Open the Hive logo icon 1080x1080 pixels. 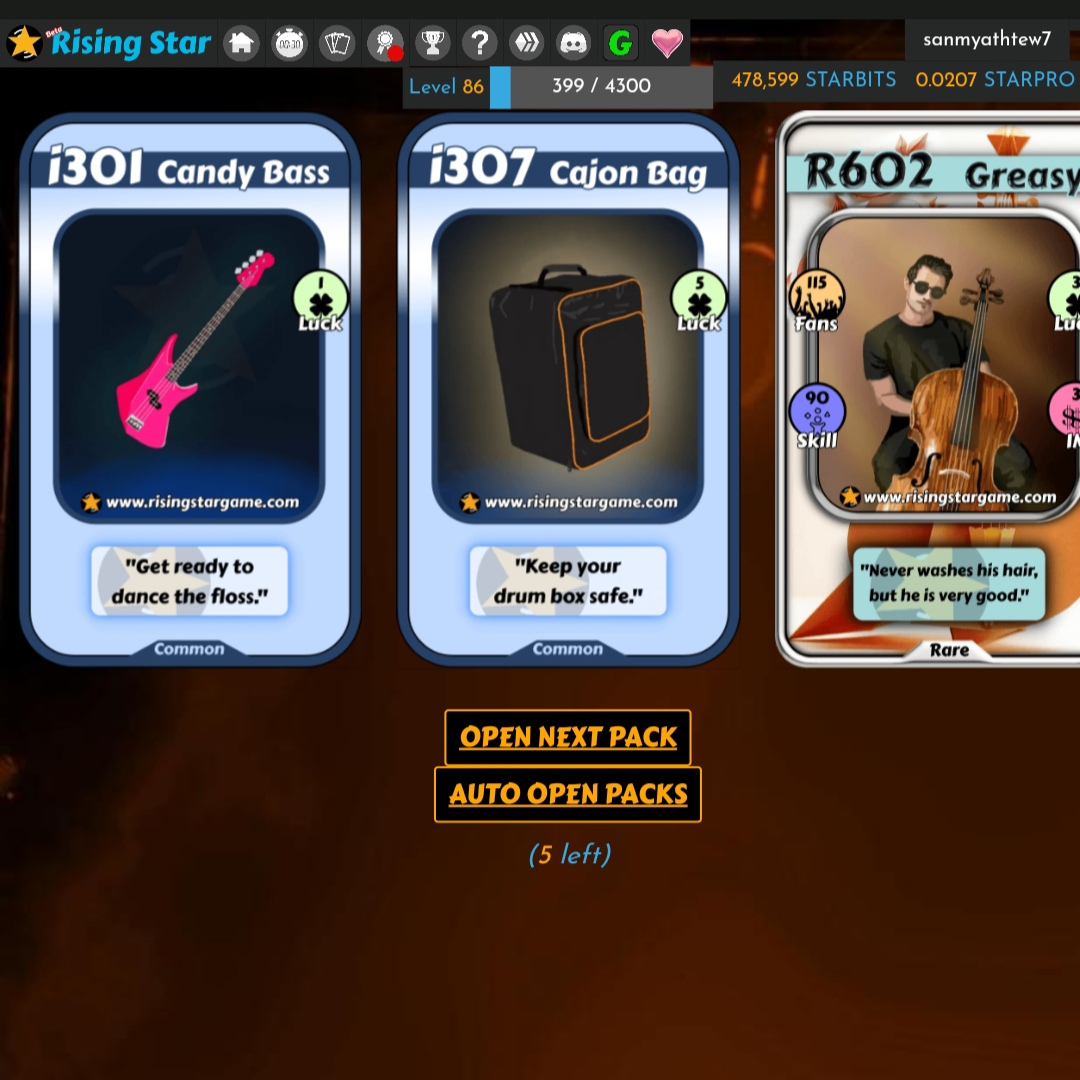pyautogui.click(x=526, y=43)
